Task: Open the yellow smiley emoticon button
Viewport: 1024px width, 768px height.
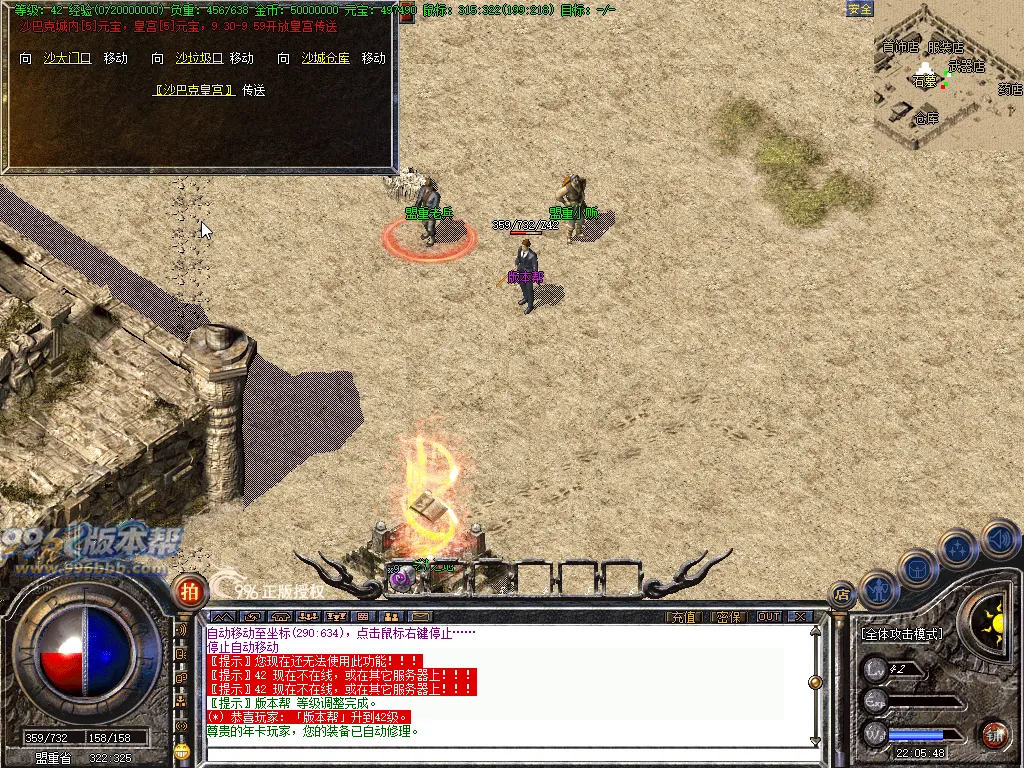Action: click(182, 750)
